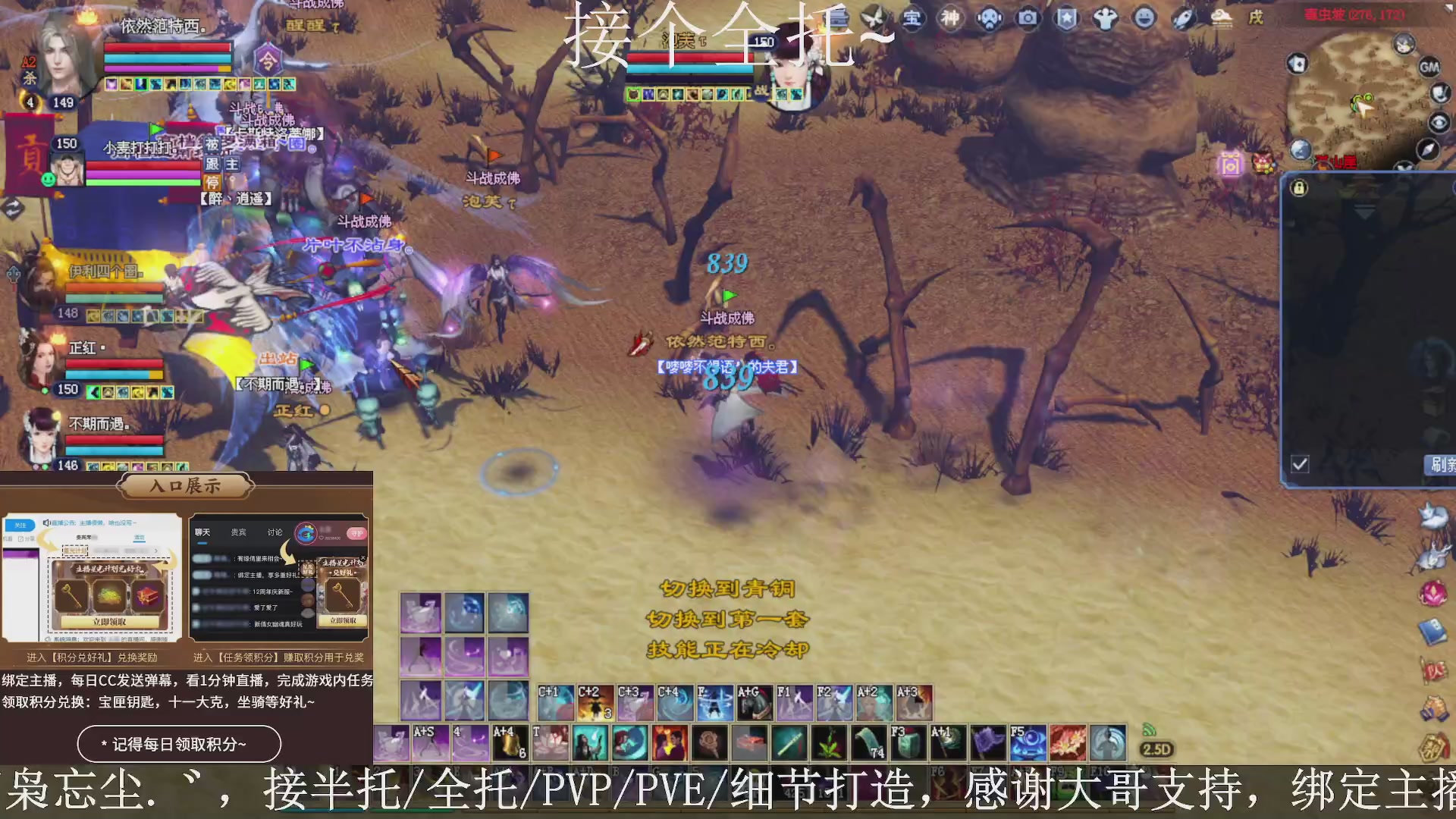
Task: Select the 宝 treasure icon on the toolbar
Action: [x=912, y=19]
